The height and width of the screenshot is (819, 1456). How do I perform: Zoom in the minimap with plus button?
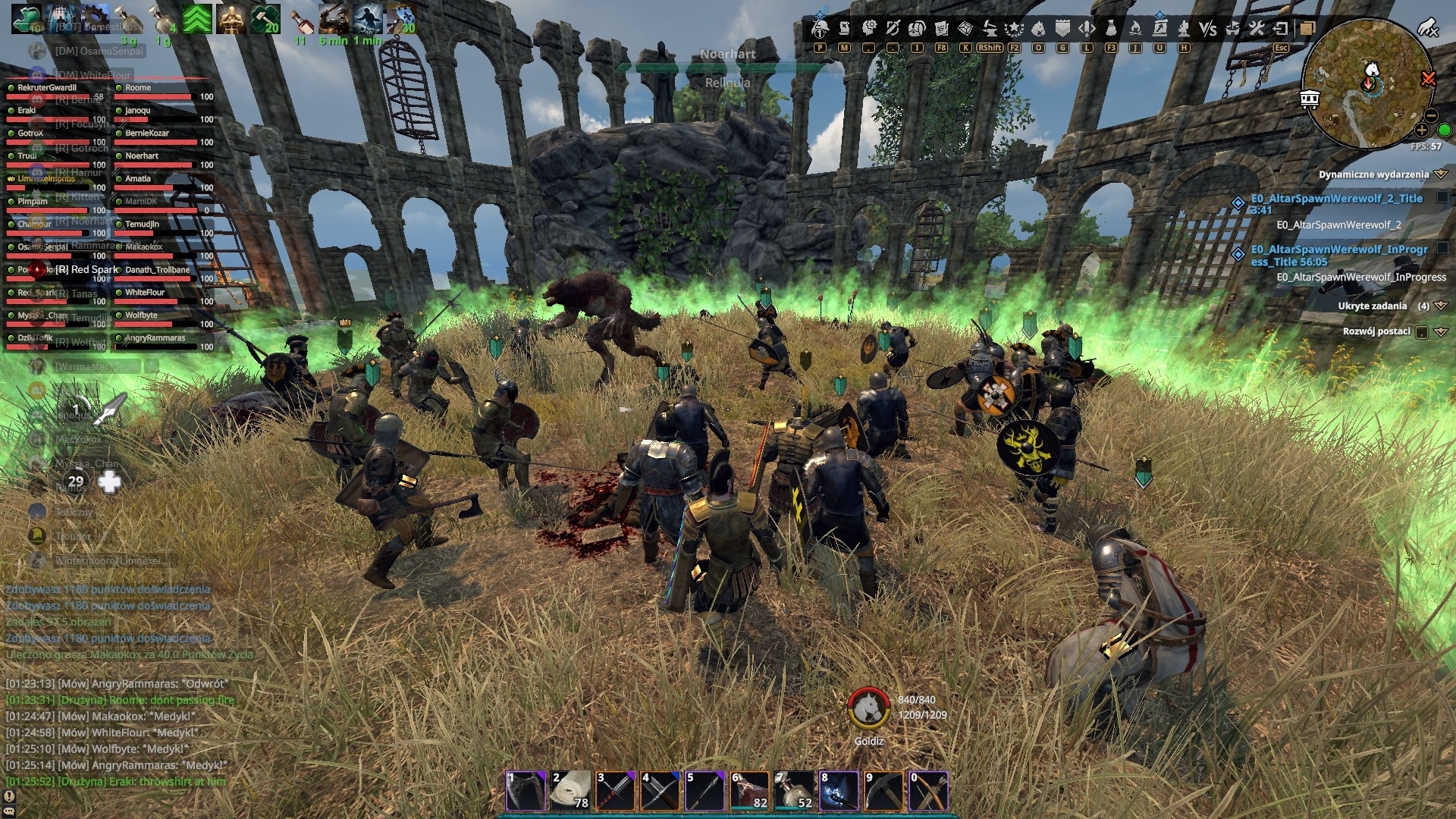tap(1422, 130)
